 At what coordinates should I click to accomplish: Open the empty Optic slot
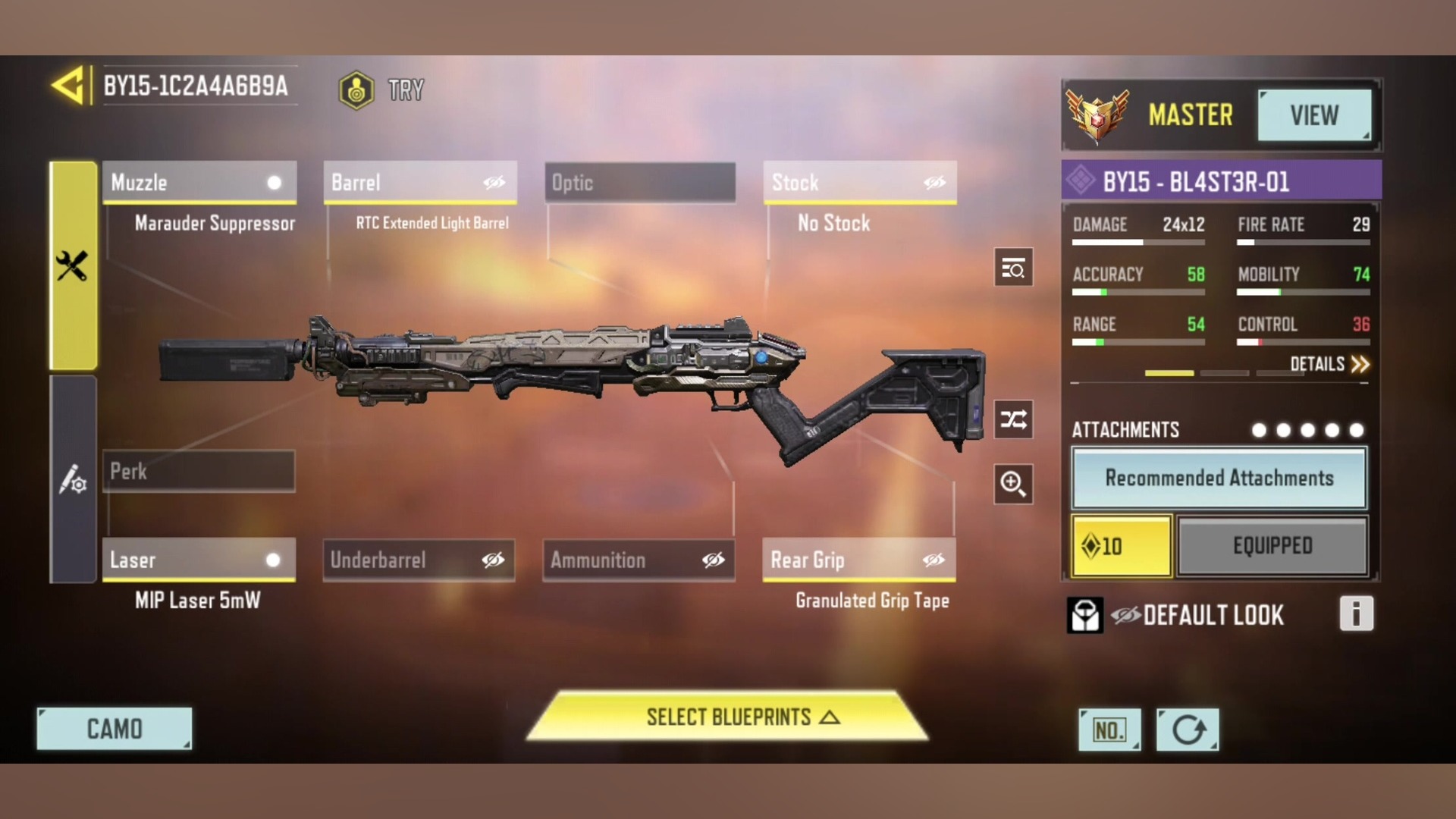coord(640,183)
